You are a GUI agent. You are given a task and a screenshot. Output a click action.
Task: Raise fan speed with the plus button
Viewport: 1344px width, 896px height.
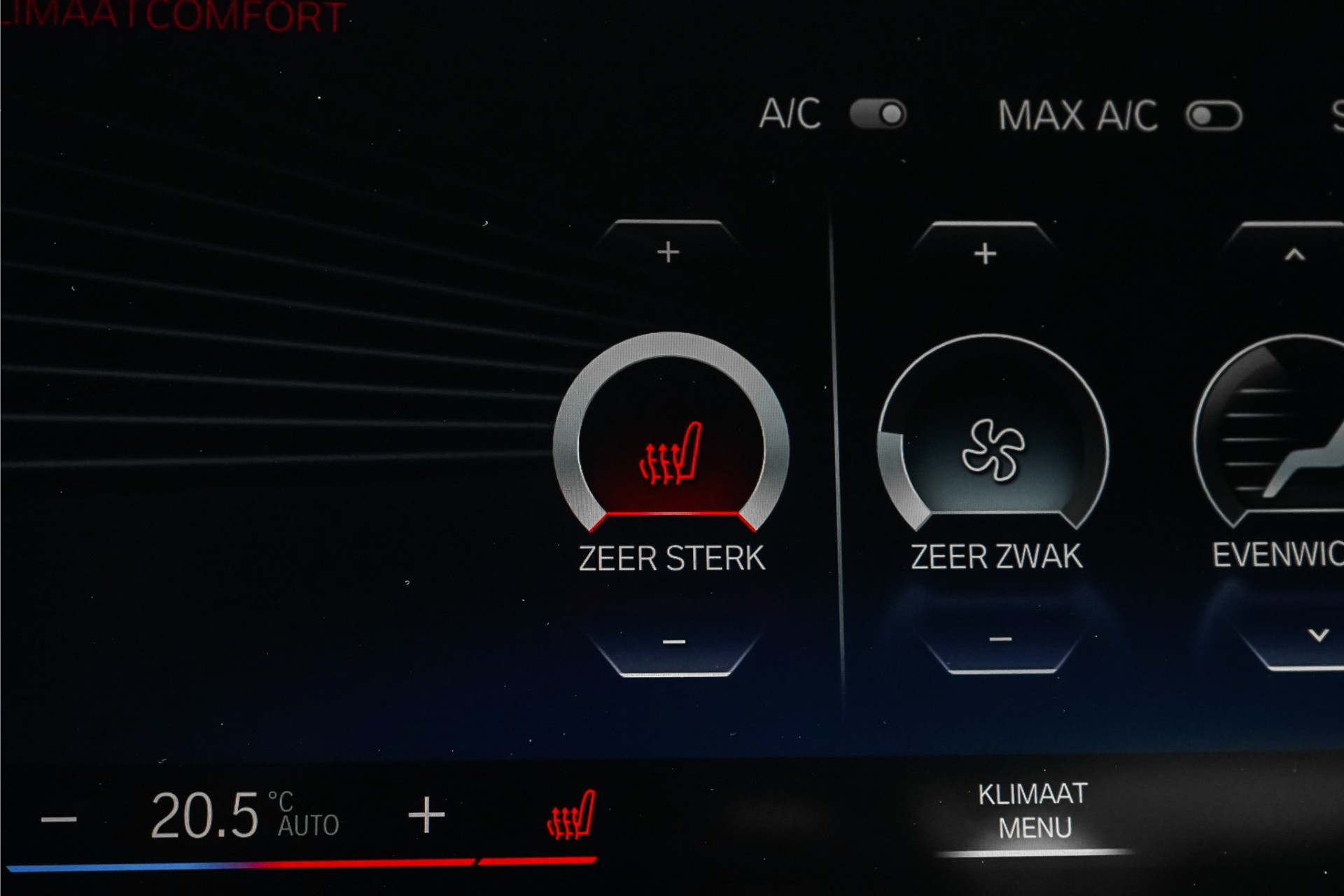coord(985,253)
